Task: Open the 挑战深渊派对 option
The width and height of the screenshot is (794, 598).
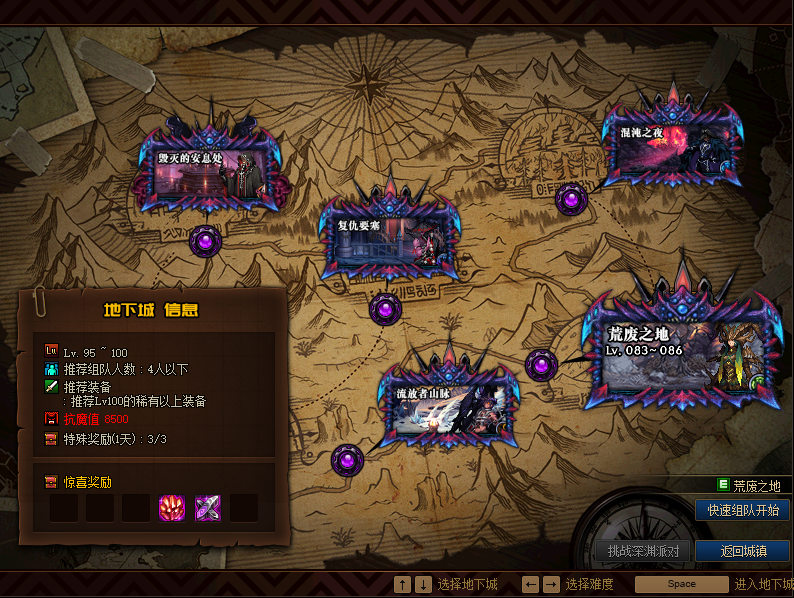Action: tap(644, 551)
